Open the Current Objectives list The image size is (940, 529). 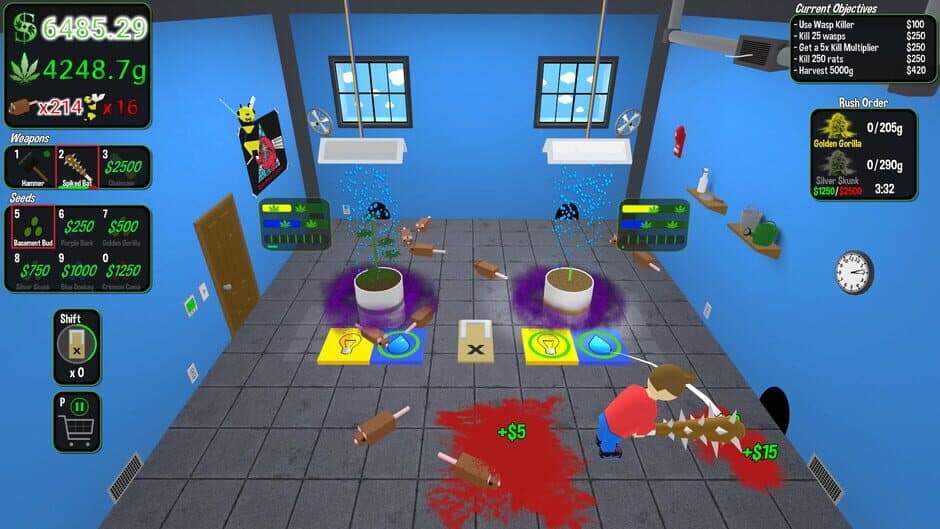click(x=861, y=42)
